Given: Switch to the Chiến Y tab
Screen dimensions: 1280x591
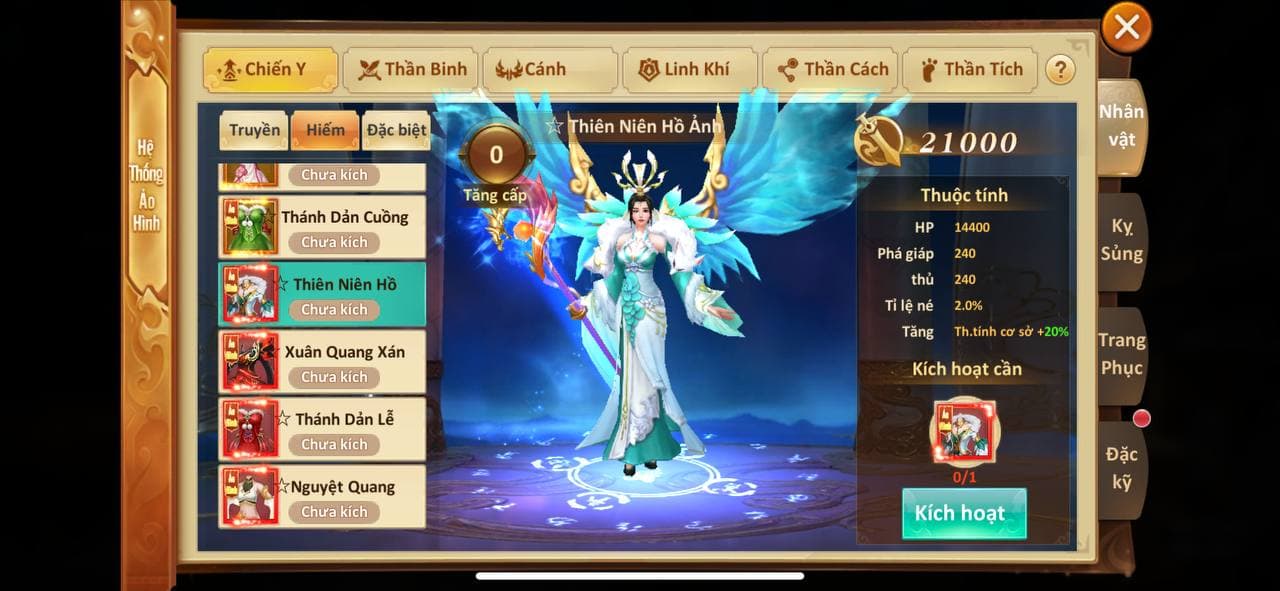Looking at the screenshot, I should [257, 70].
